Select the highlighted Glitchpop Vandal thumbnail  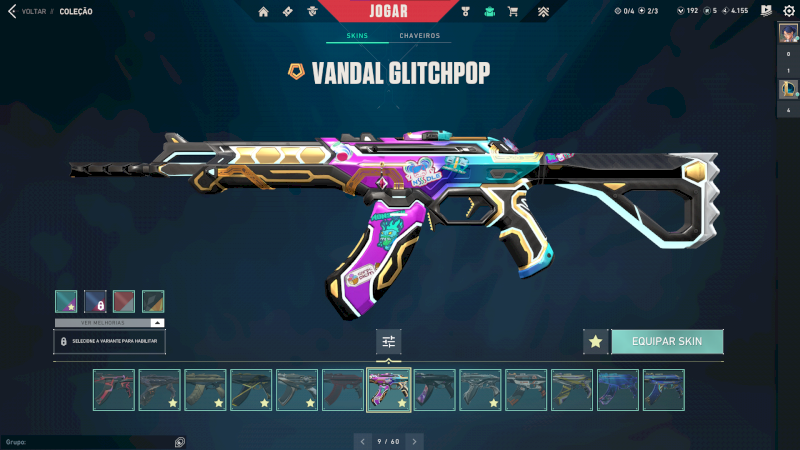389,390
